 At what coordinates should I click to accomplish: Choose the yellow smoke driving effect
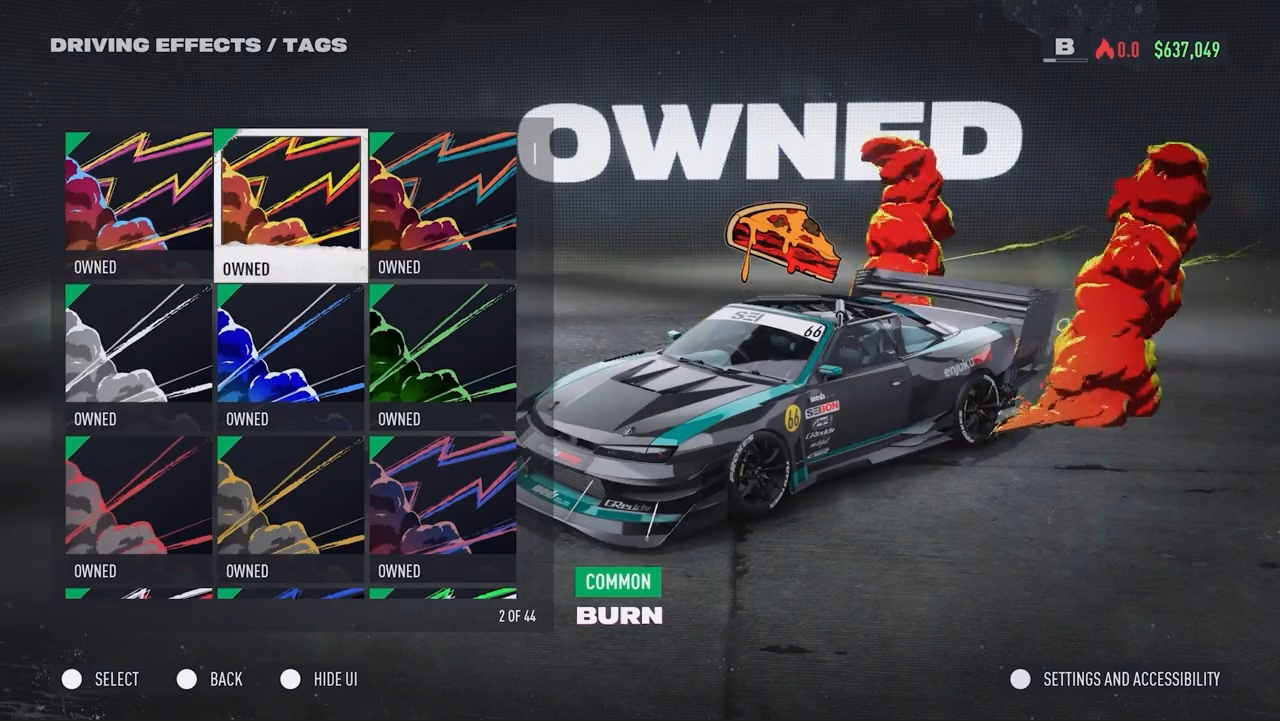click(291, 508)
